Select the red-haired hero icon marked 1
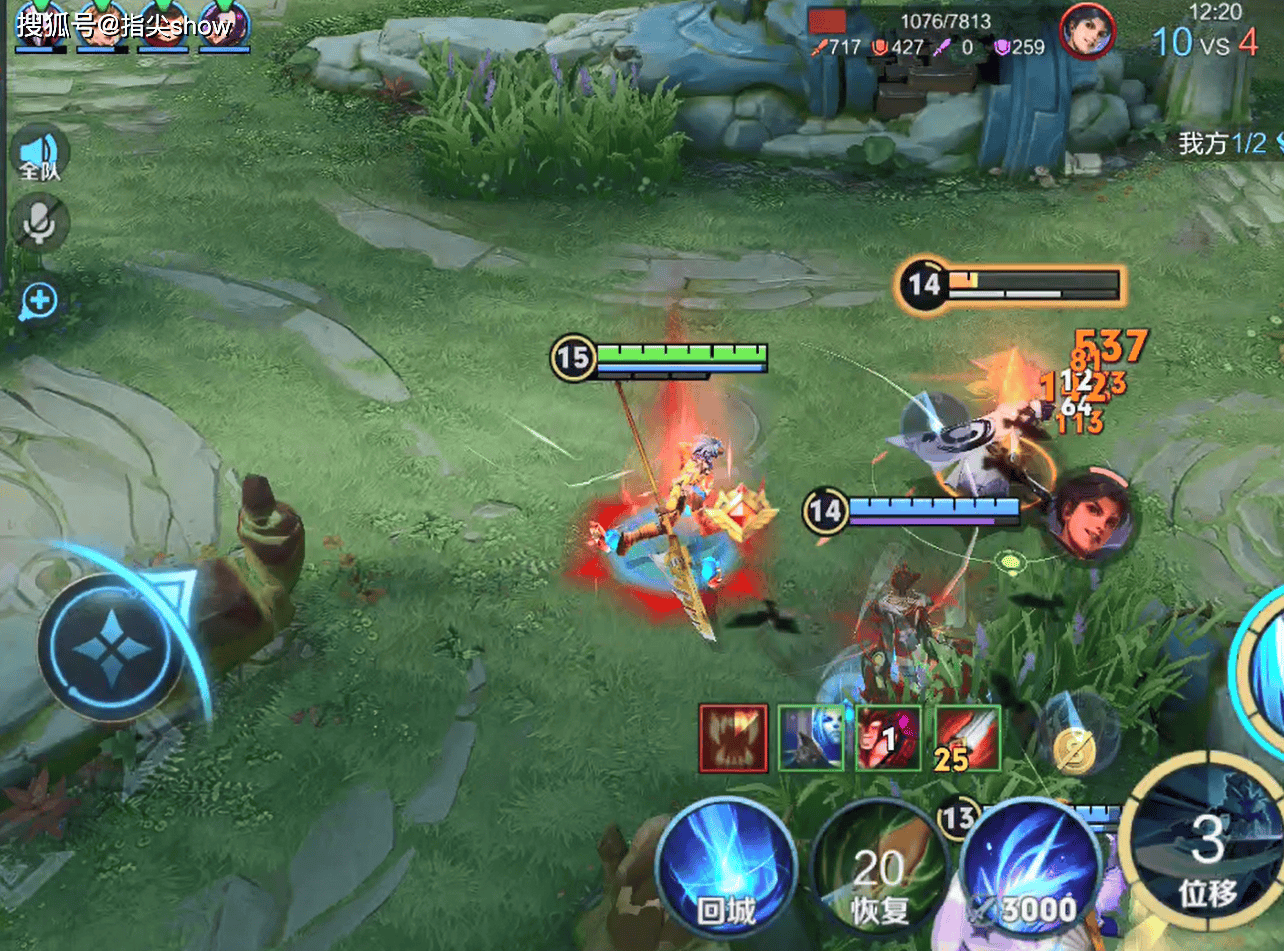 coord(889,738)
